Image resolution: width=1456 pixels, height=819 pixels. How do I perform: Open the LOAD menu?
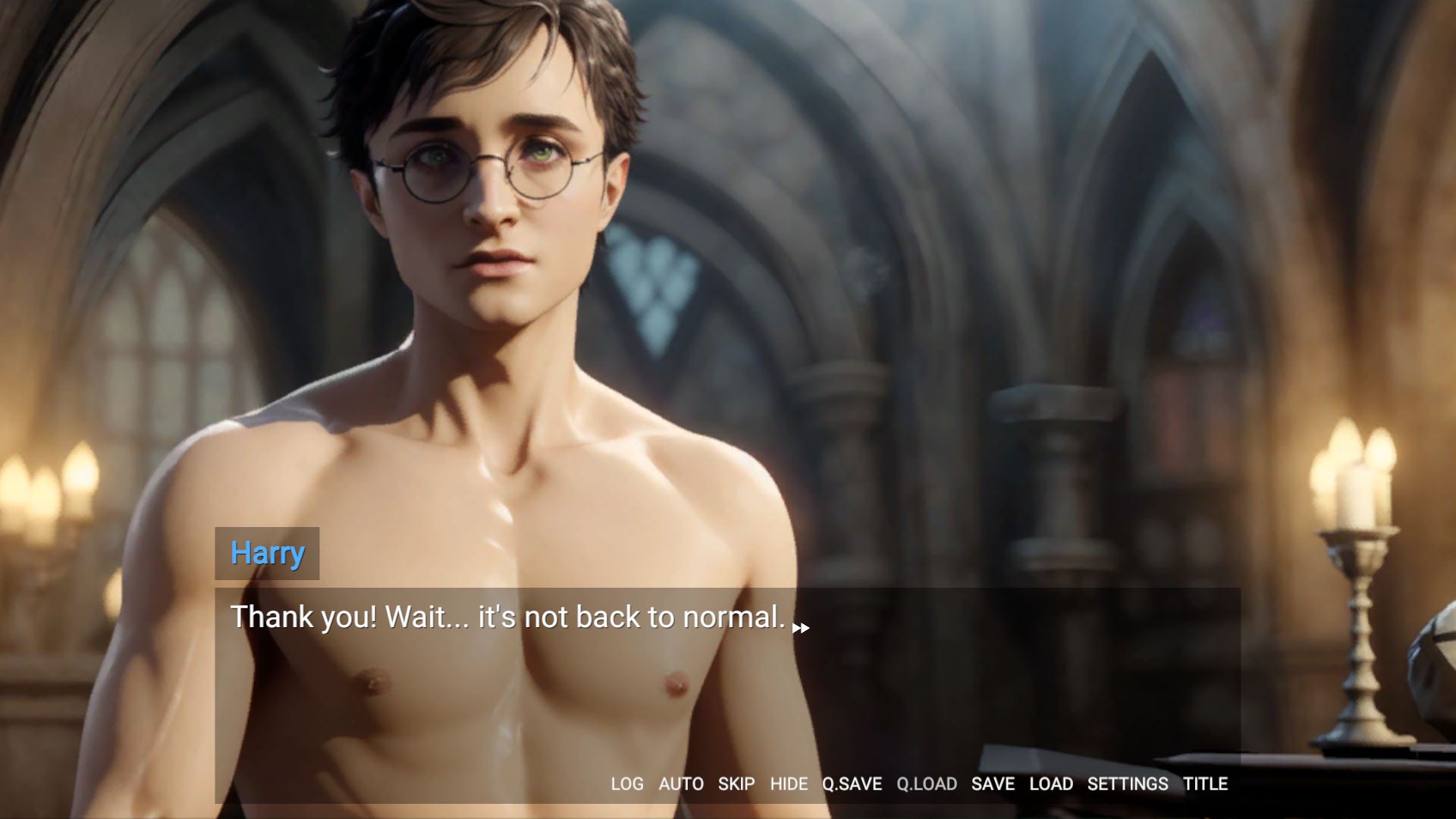click(x=1050, y=783)
